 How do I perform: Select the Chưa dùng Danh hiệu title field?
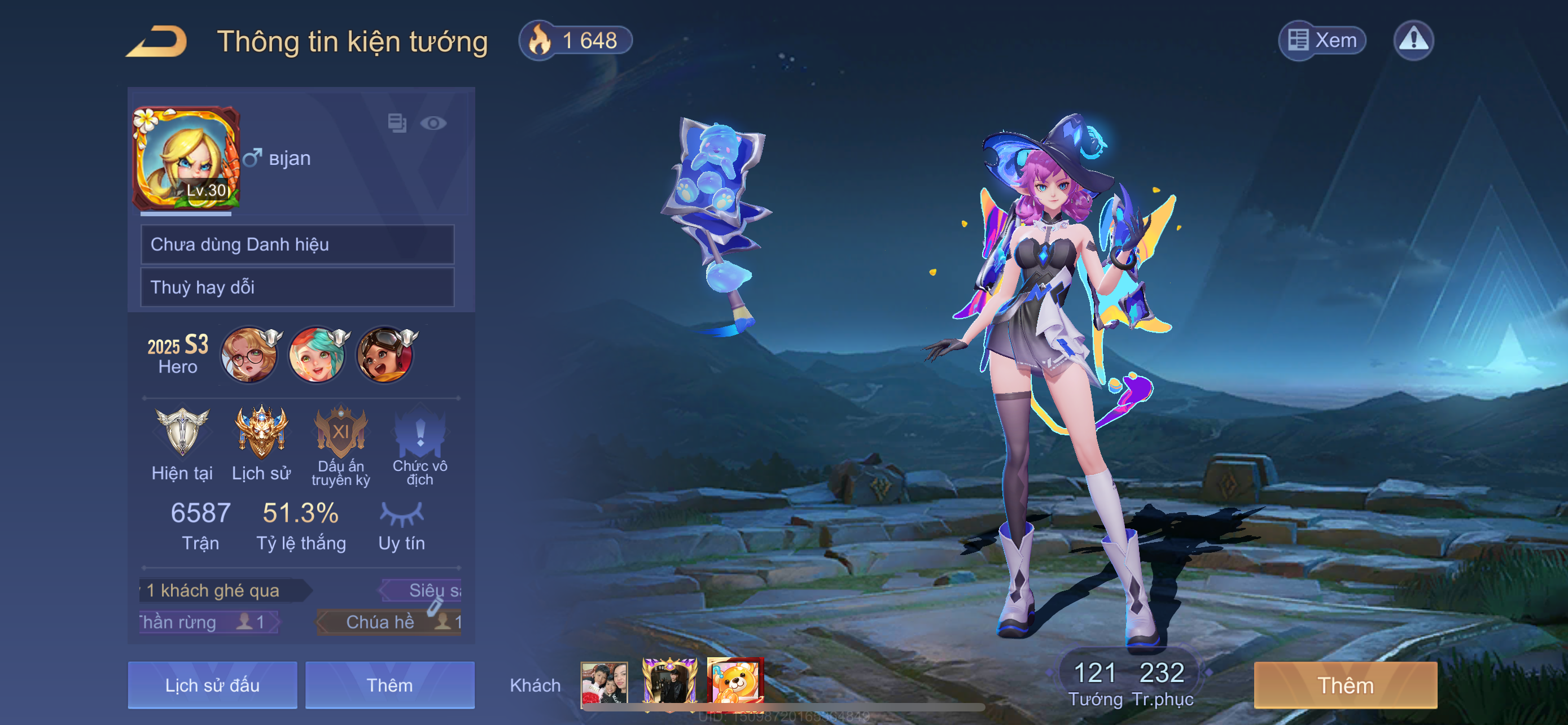click(x=297, y=244)
